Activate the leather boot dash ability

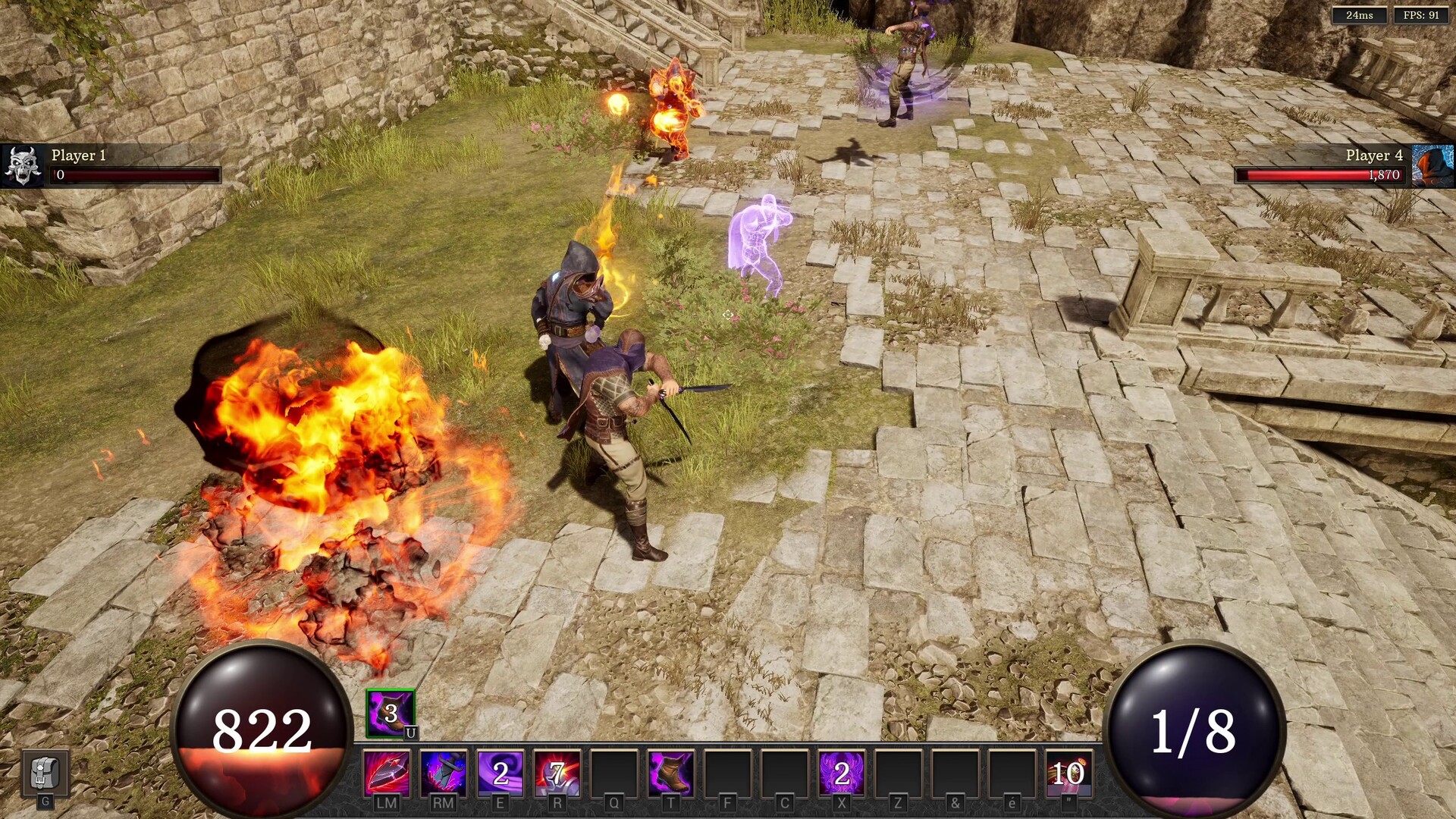click(671, 773)
